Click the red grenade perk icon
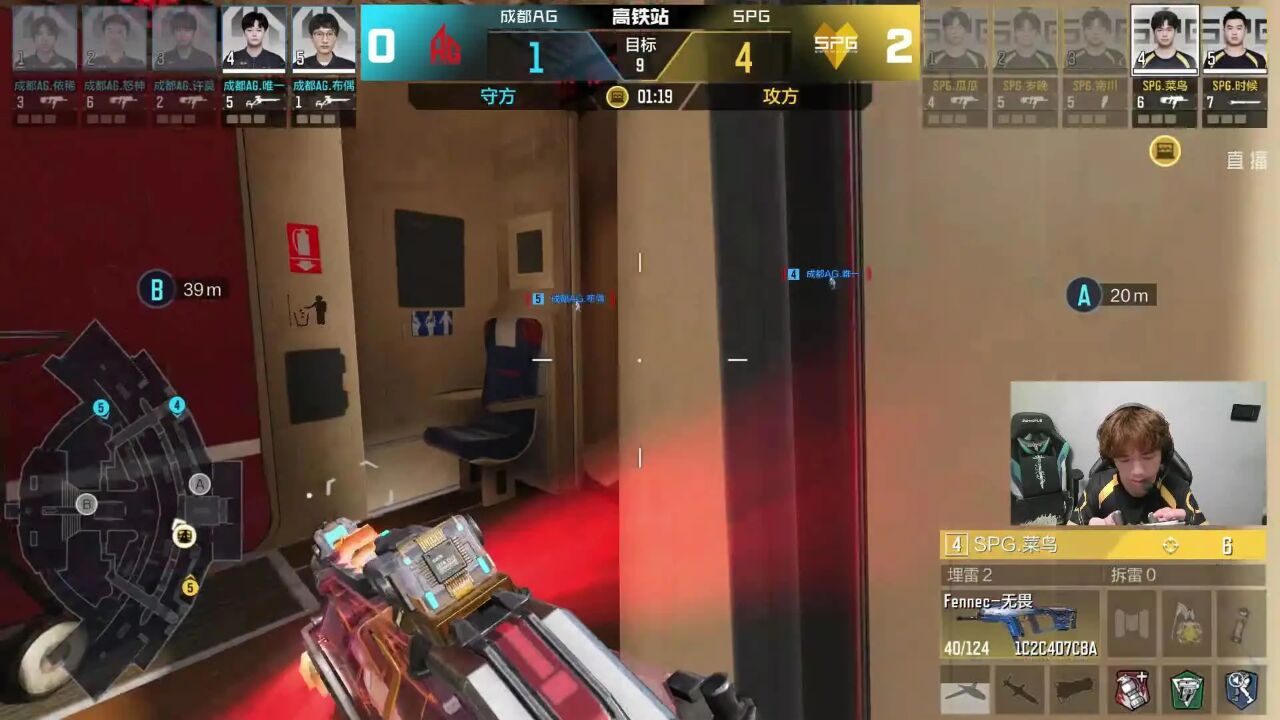 1133,690
